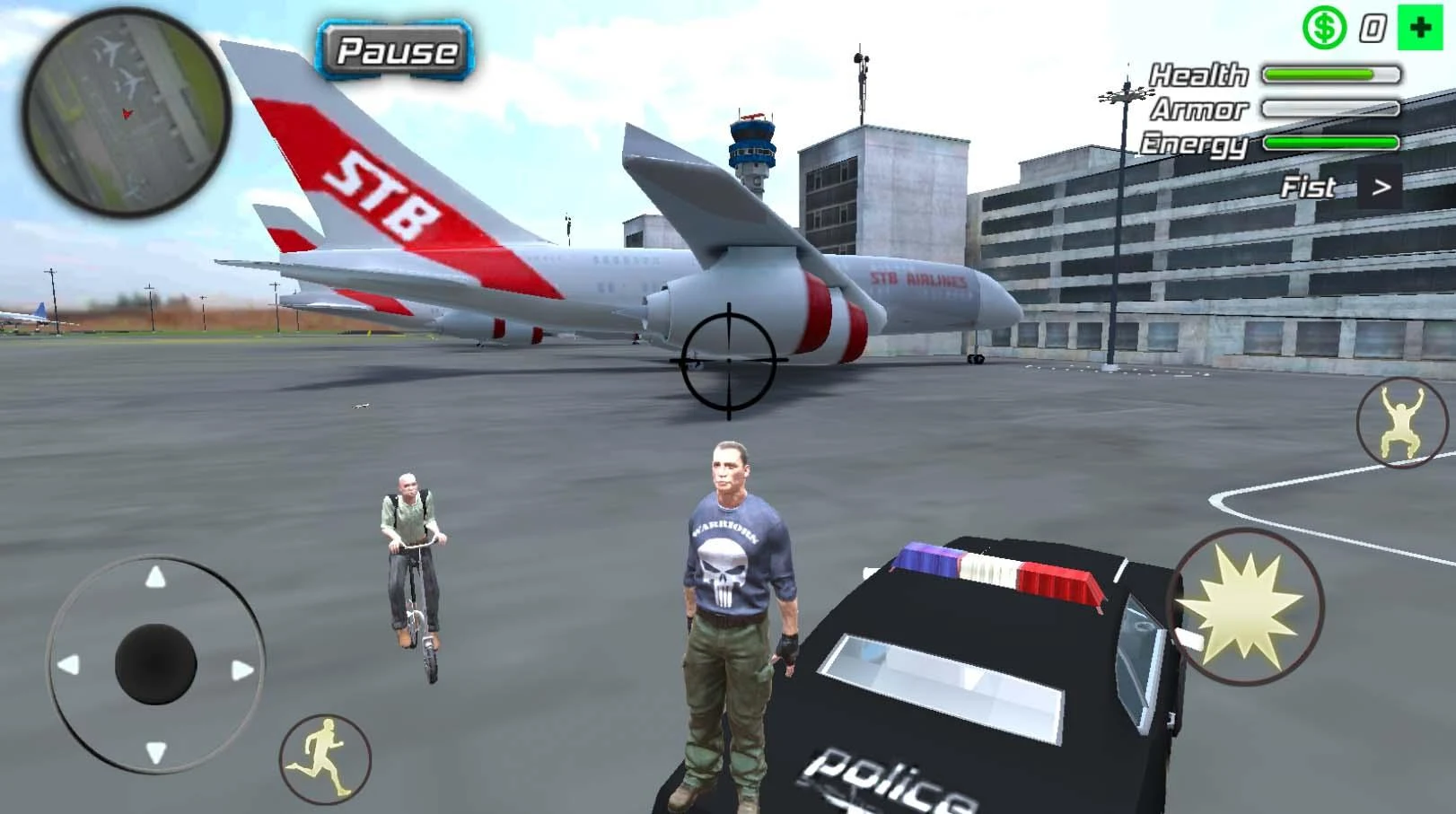Screen dimensions: 1456x814
Task: Tap the Energy progress bar
Action: (1329, 142)
